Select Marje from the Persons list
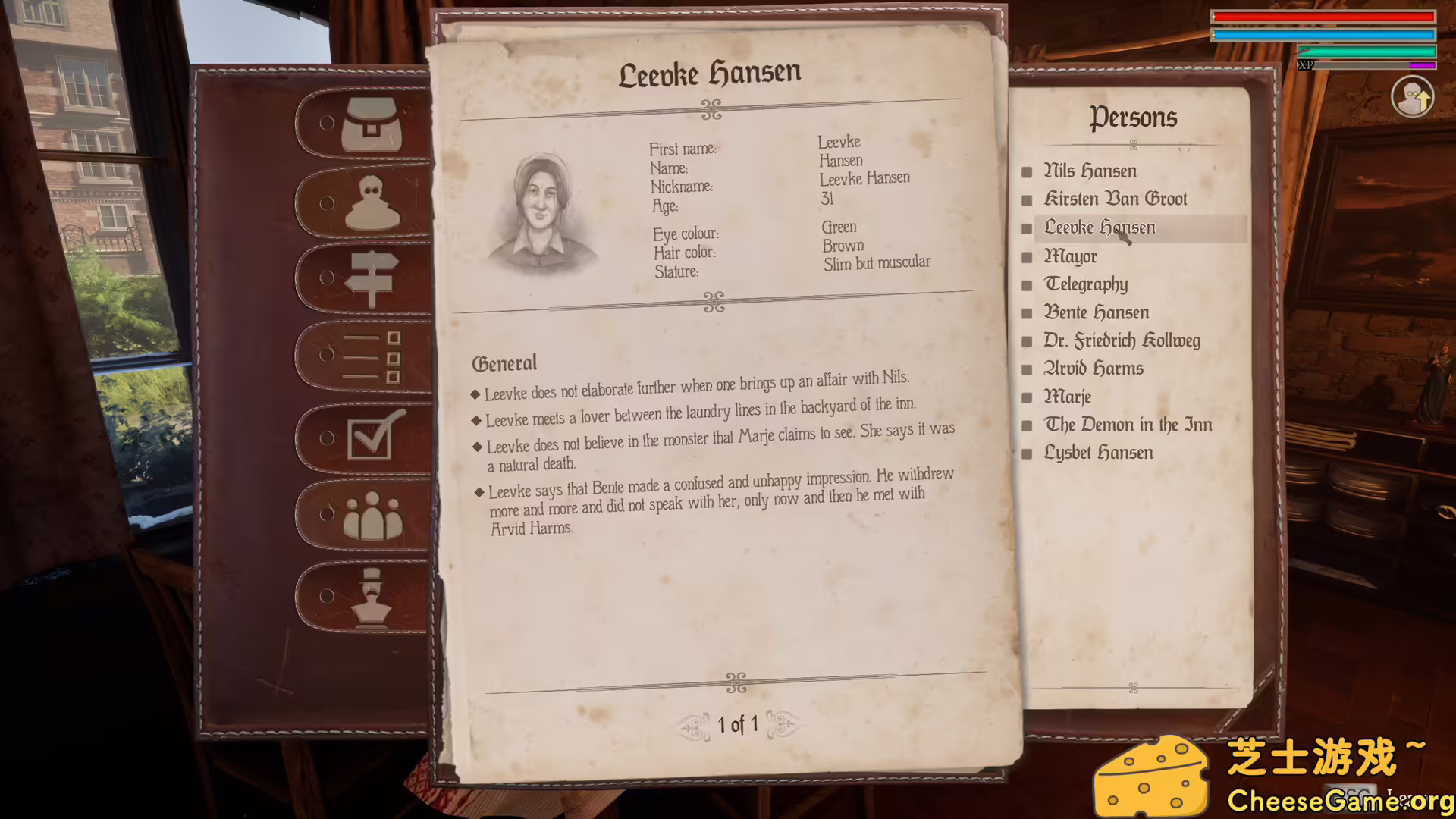This screenshot has width=1456, height=819. [1067, 397]
